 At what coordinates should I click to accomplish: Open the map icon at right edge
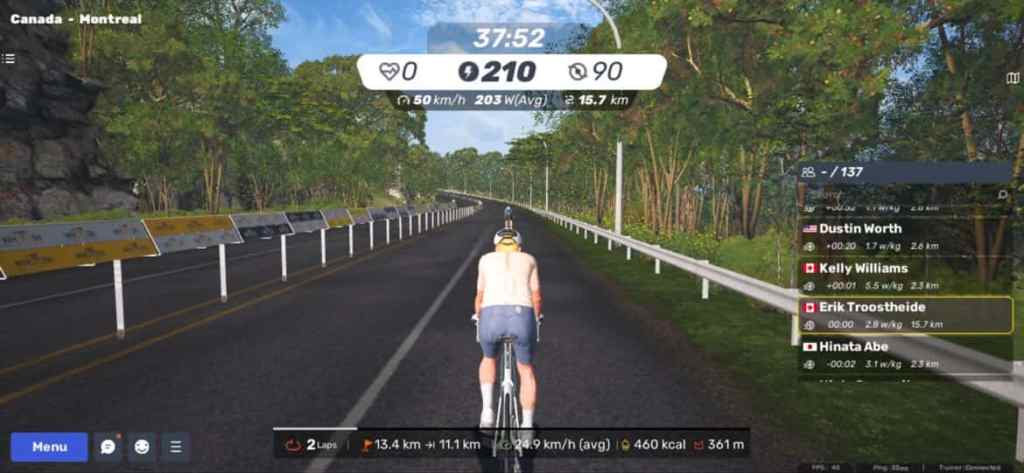point(1013,78)
